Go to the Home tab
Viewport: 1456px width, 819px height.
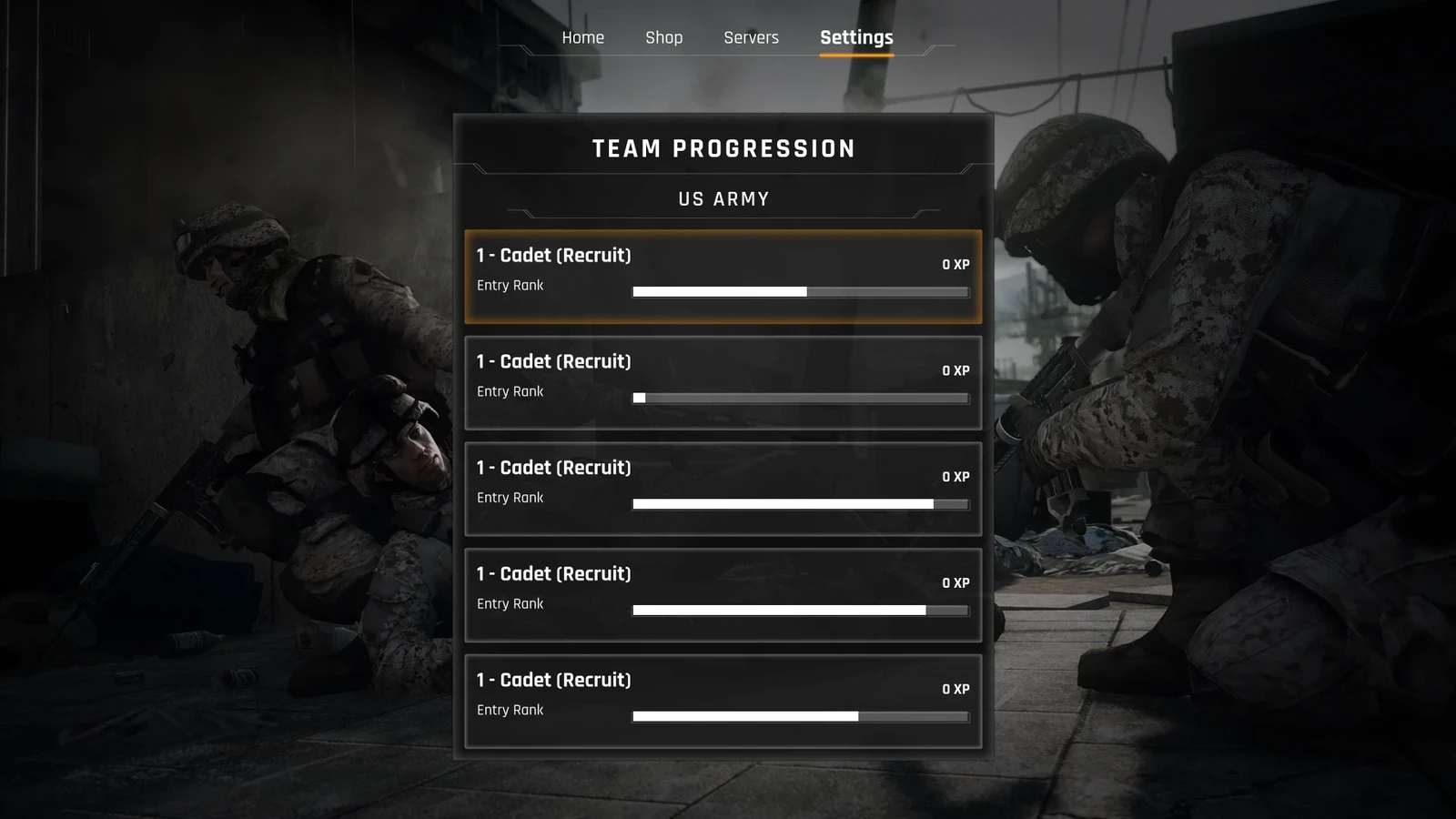[582, 37]
